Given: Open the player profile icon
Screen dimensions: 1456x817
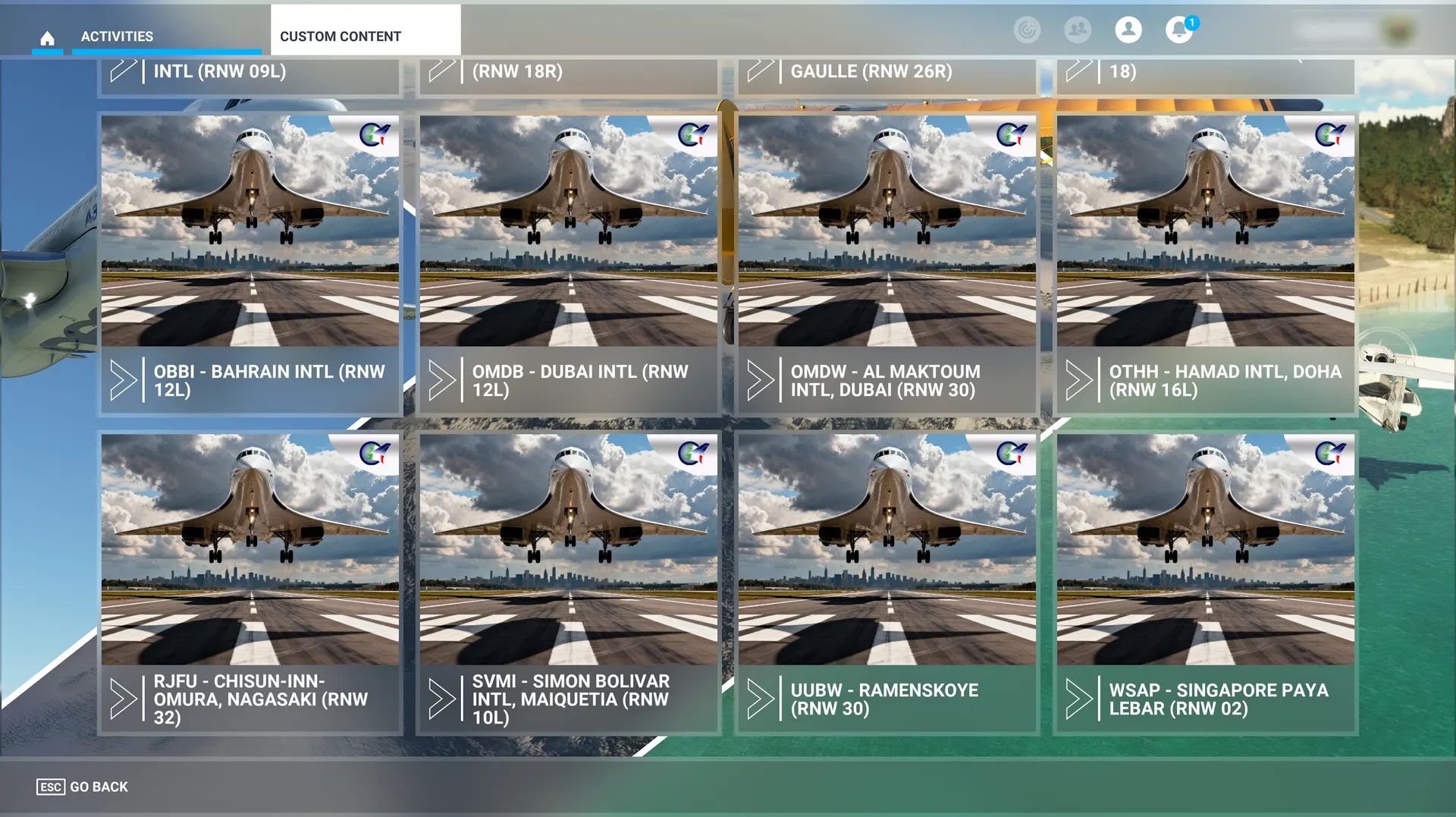Looking at the screenshot, I should [x=1128, y=30].
